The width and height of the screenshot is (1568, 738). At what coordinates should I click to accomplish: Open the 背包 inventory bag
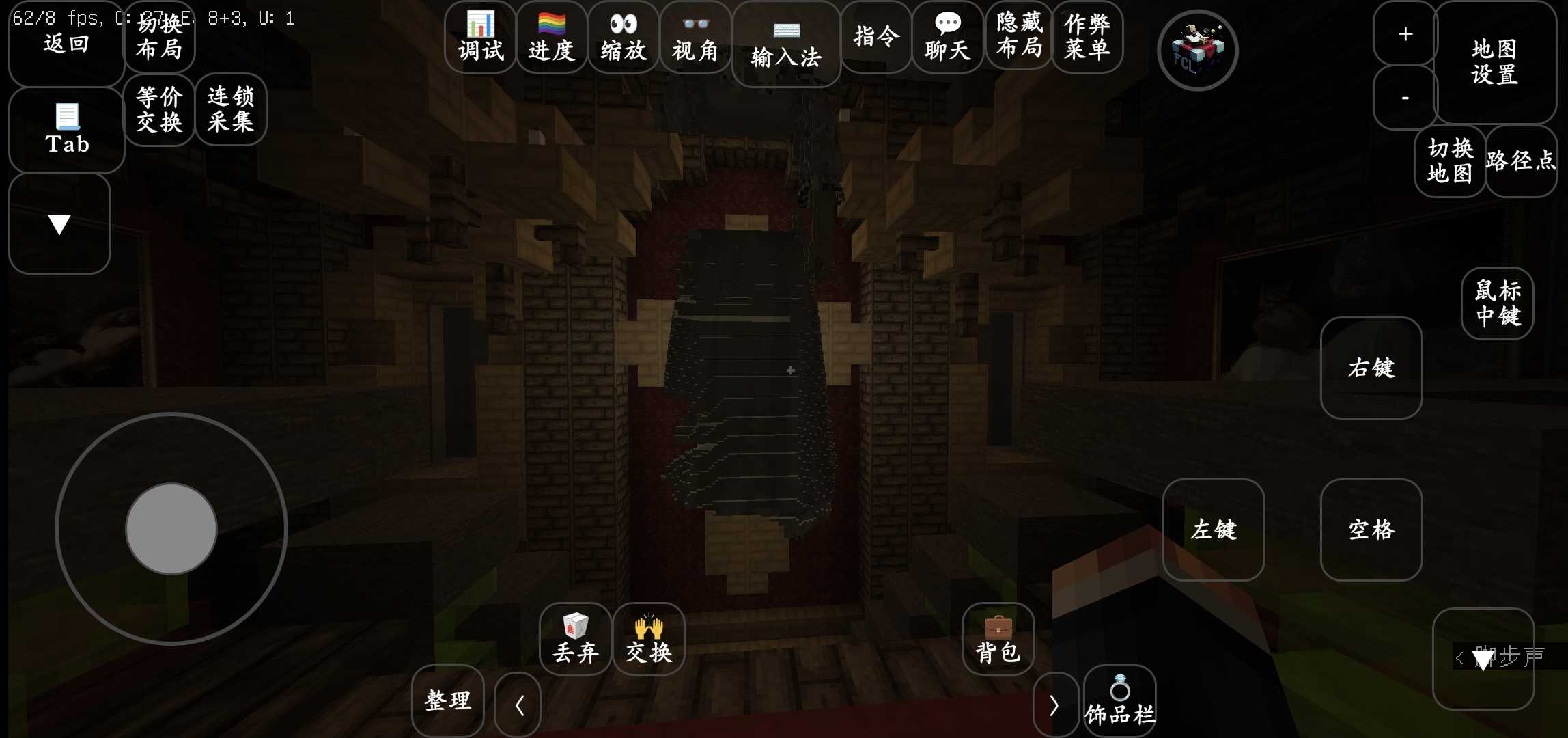pos(998,639)
